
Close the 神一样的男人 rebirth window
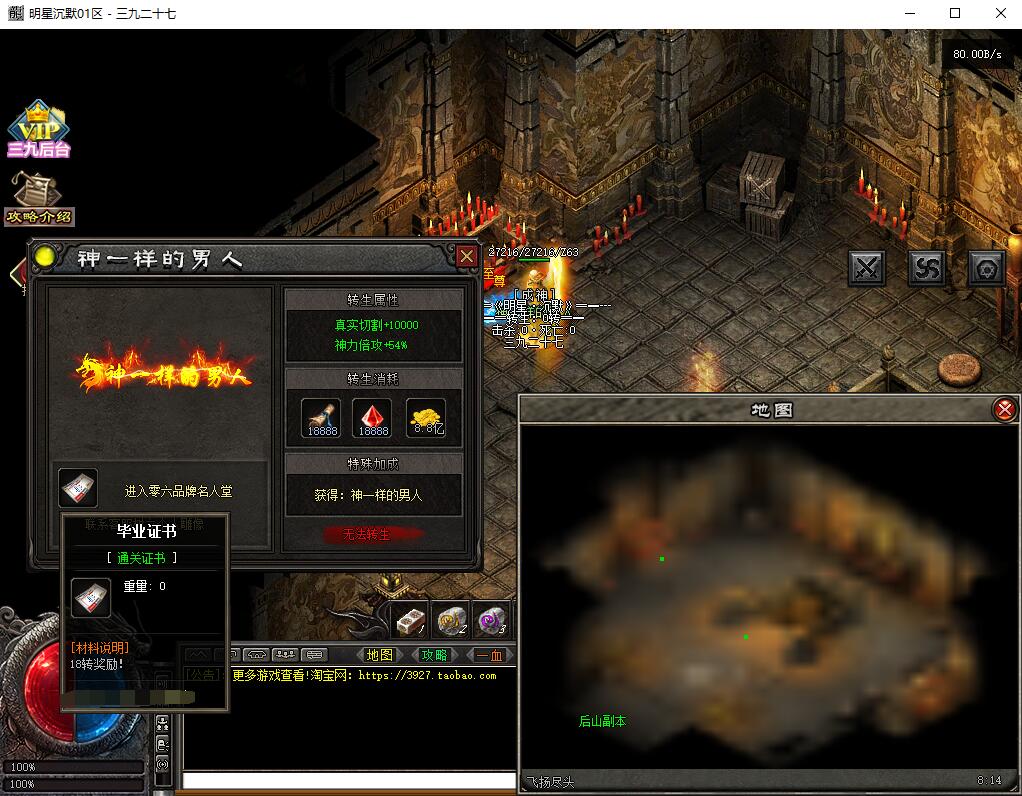(x=466, y=257)
